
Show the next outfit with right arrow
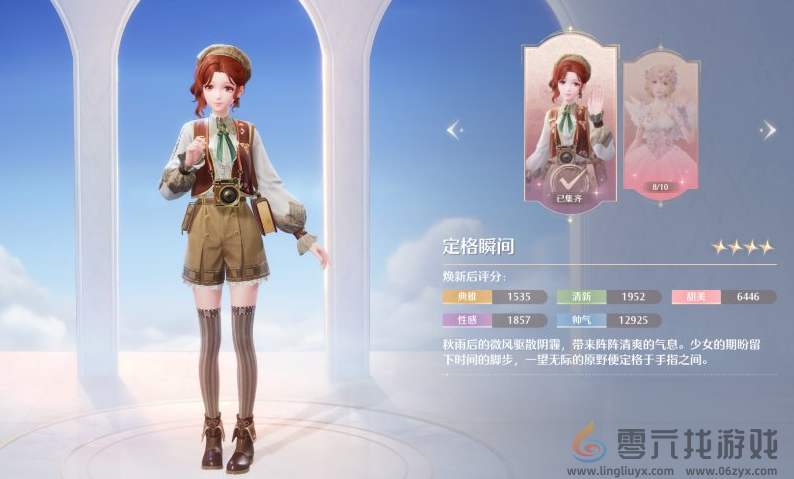point(768,129)
